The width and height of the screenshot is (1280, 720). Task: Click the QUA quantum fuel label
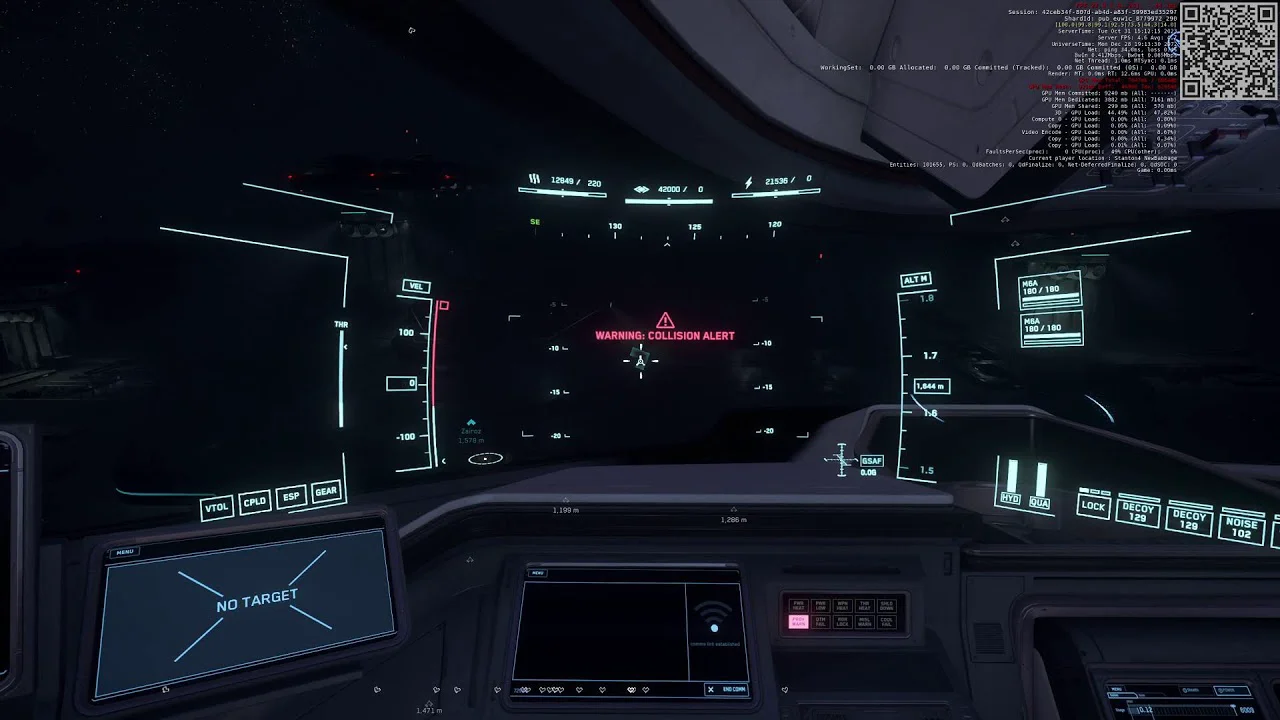[x=1040, y=503]
